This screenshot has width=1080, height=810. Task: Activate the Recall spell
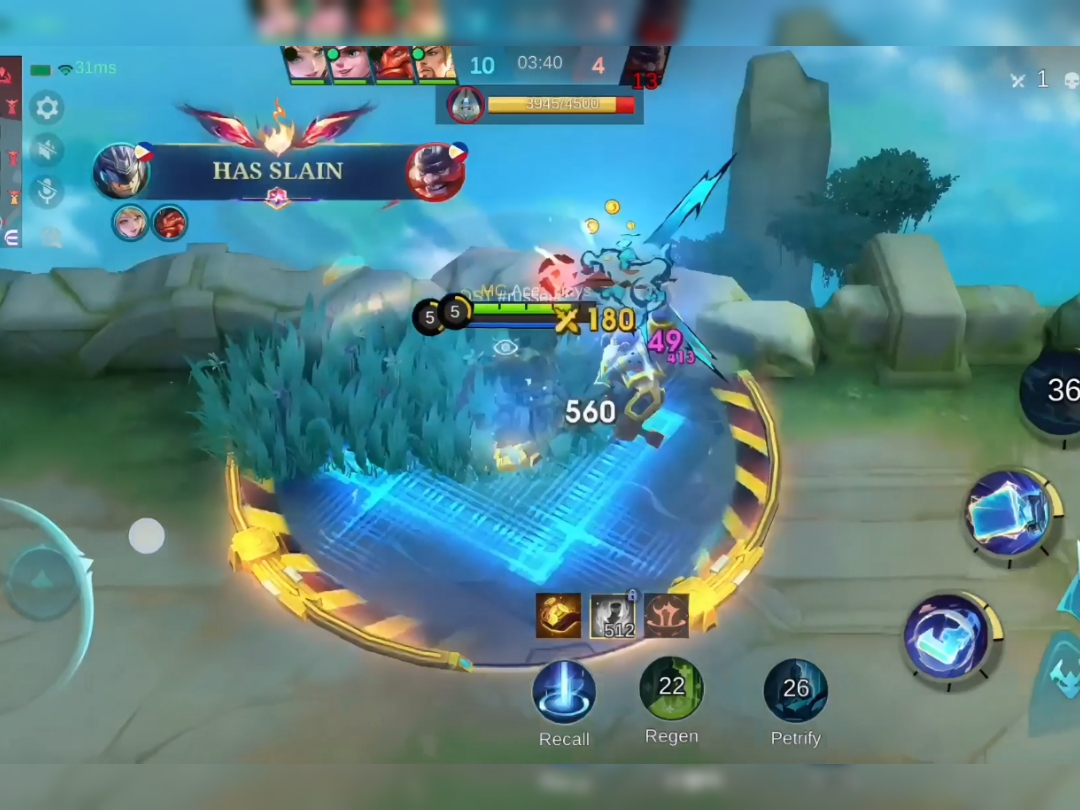(564, 692)
